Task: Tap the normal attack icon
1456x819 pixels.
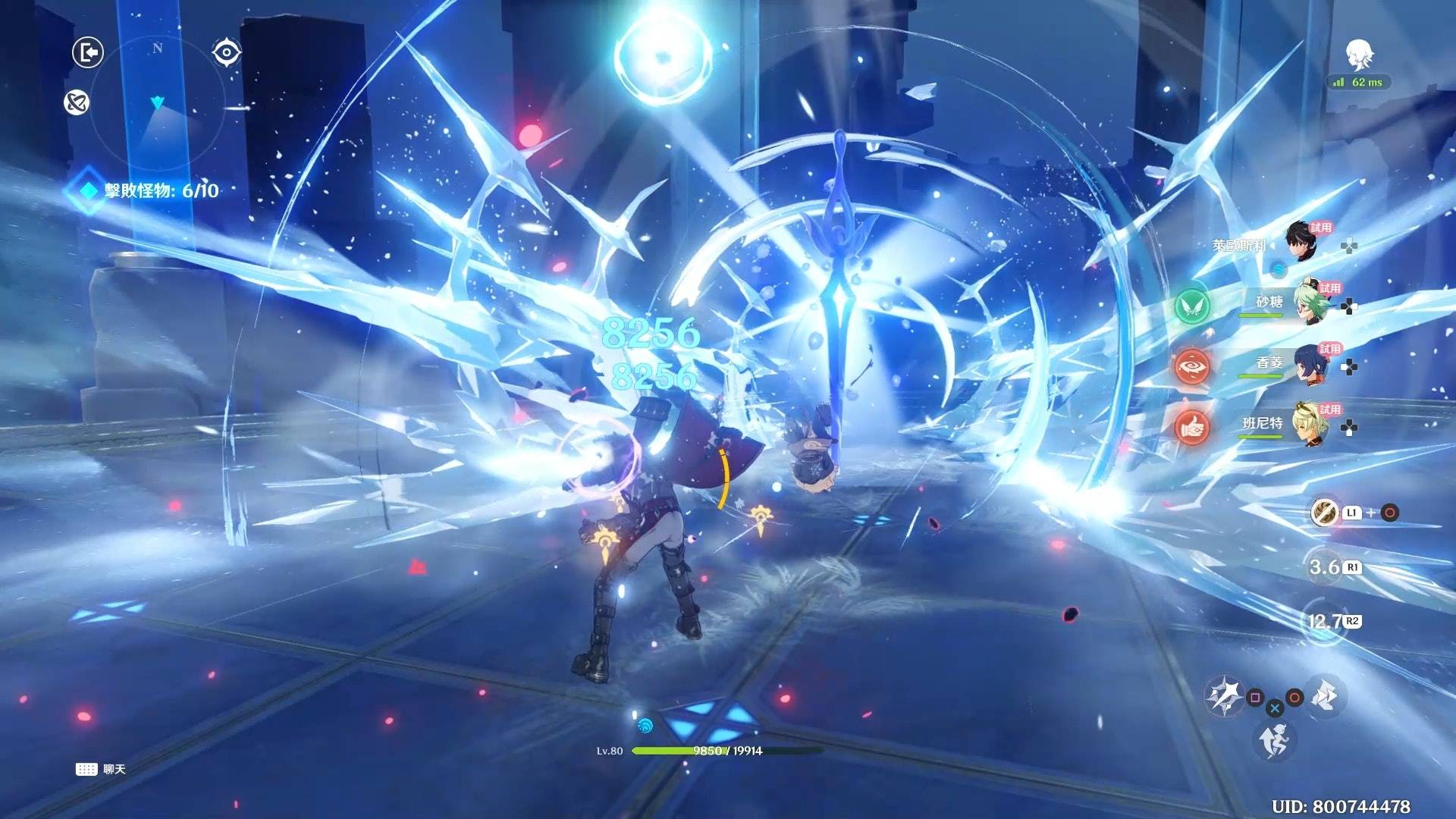Action: pyautogui.click(x=1222, y=694)
